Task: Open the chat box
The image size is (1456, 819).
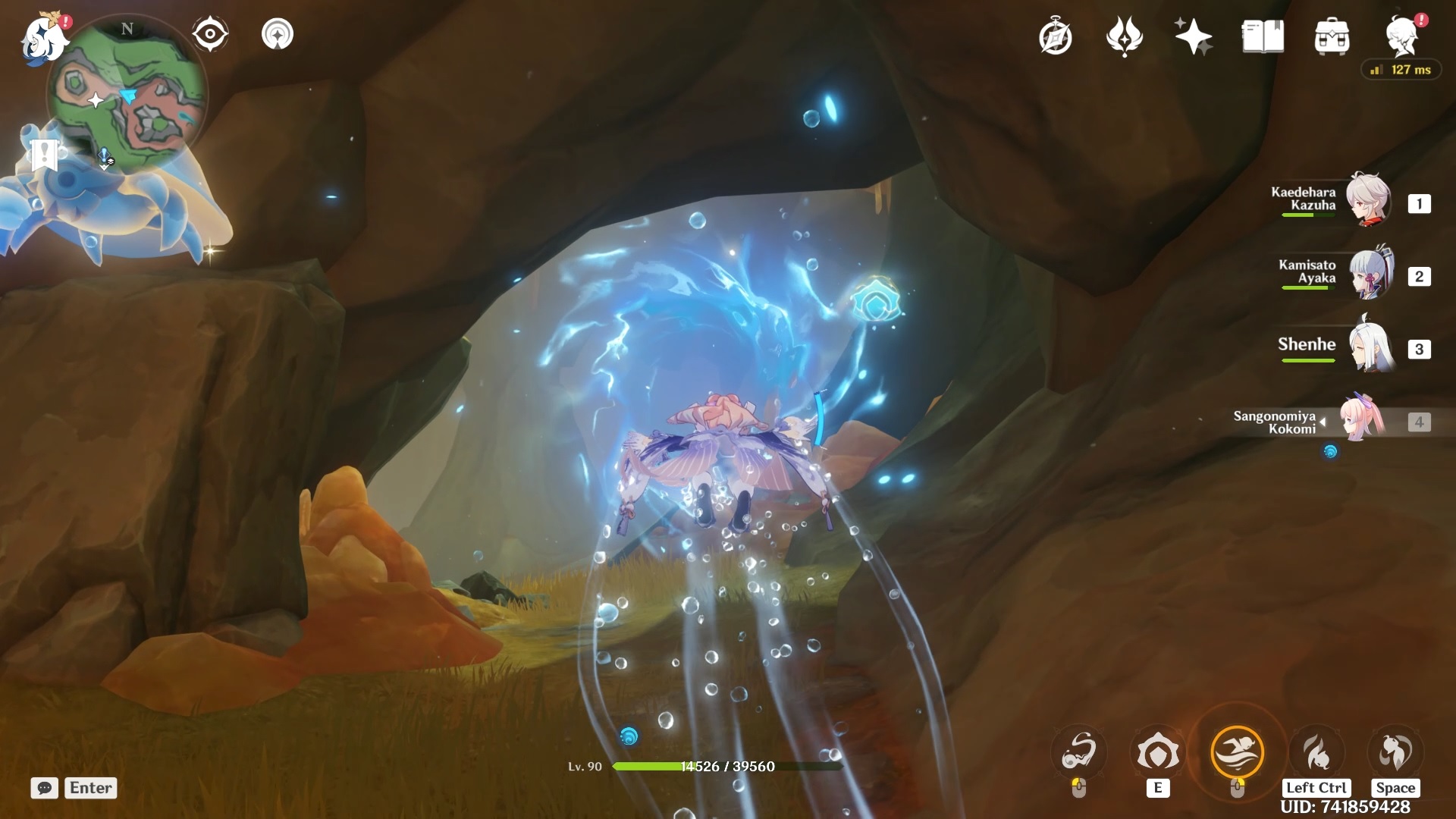Action: pyautogui.click(x=45, y=788)
